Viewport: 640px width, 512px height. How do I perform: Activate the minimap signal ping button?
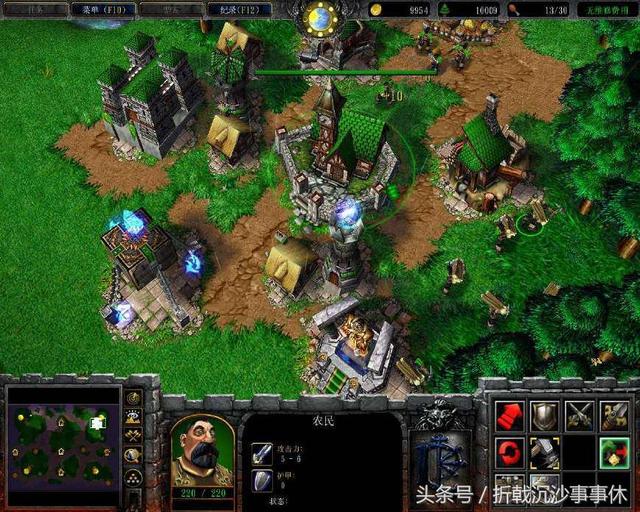132,396
